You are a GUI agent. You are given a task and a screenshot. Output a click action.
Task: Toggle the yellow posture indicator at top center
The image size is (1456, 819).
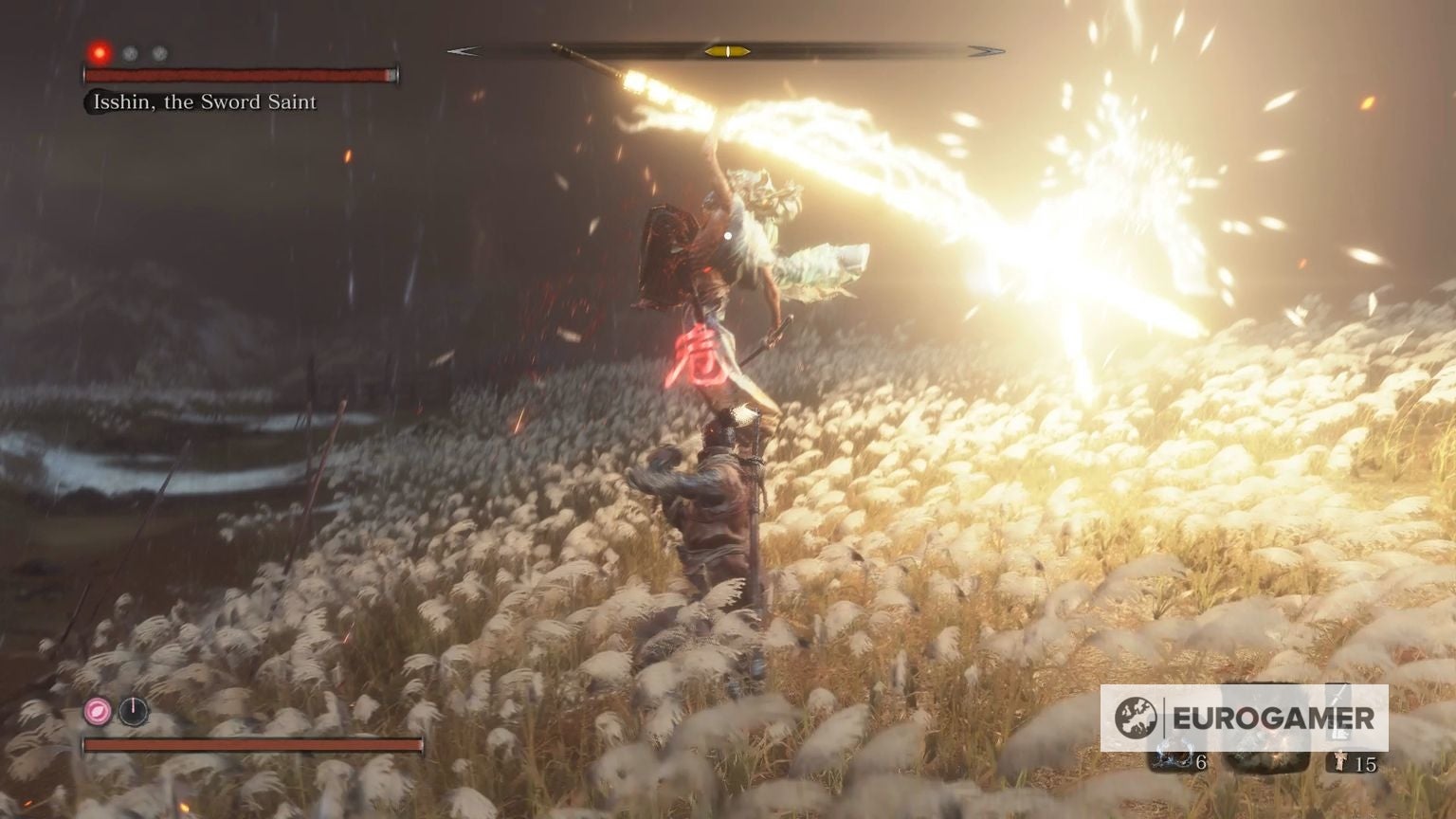point(730,50)
